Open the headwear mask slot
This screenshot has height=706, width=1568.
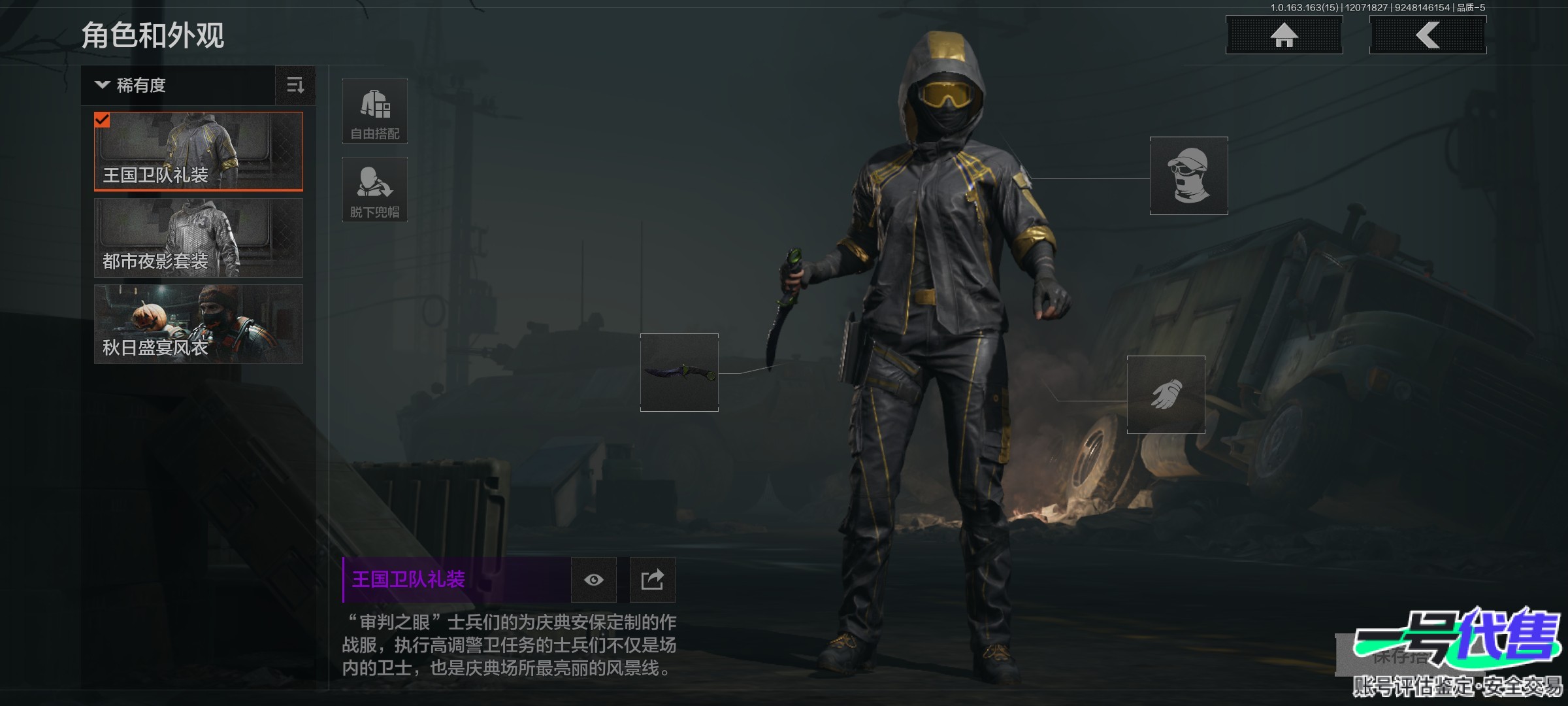point(1188,176)
